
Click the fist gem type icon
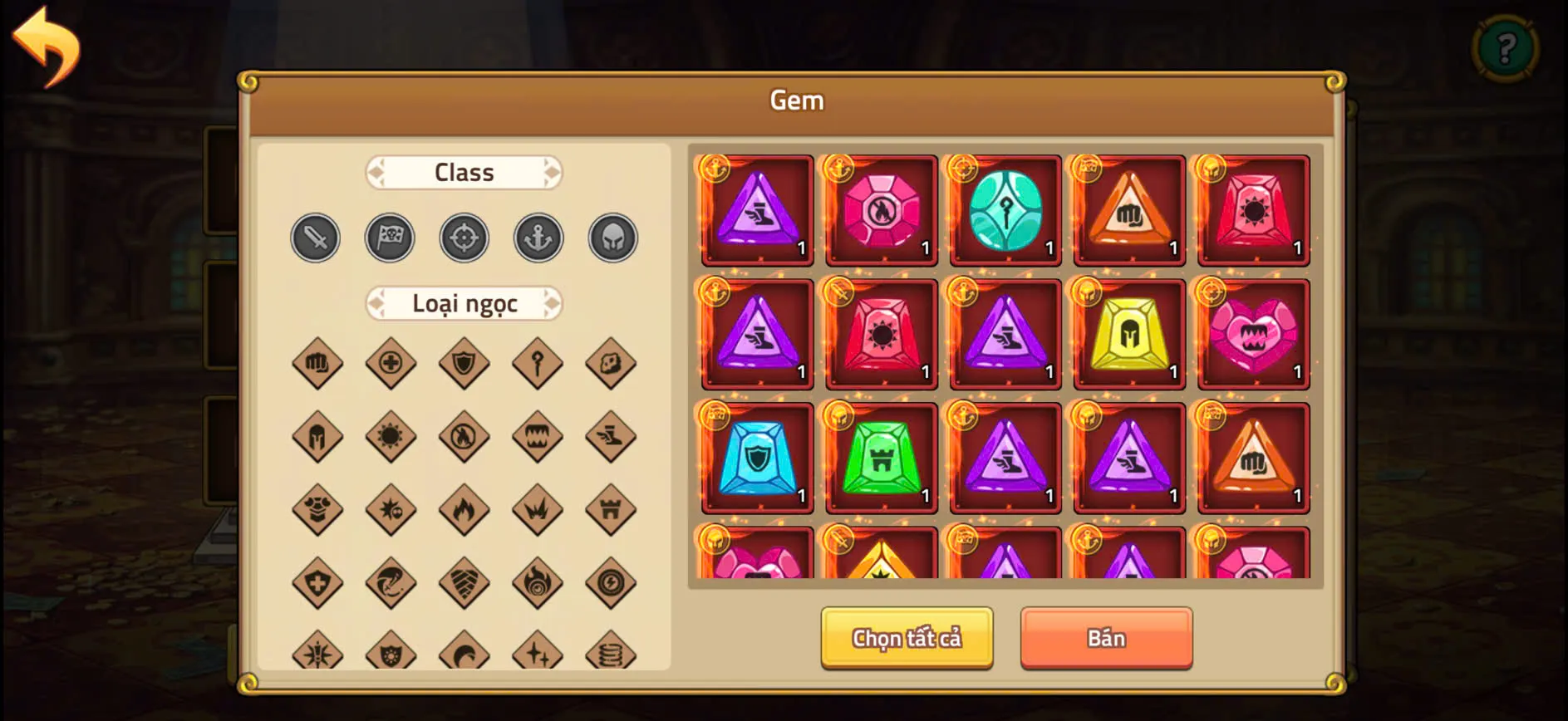tap(316, 363)
